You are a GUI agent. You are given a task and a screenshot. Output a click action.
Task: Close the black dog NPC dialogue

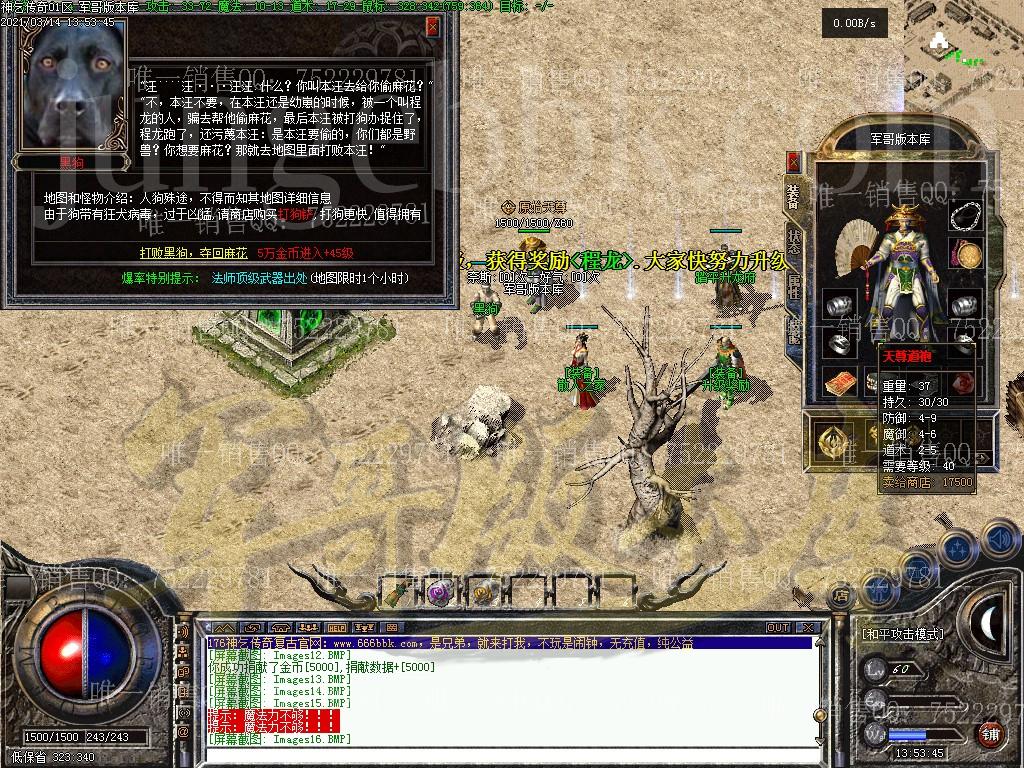click(x=432, y=27)
